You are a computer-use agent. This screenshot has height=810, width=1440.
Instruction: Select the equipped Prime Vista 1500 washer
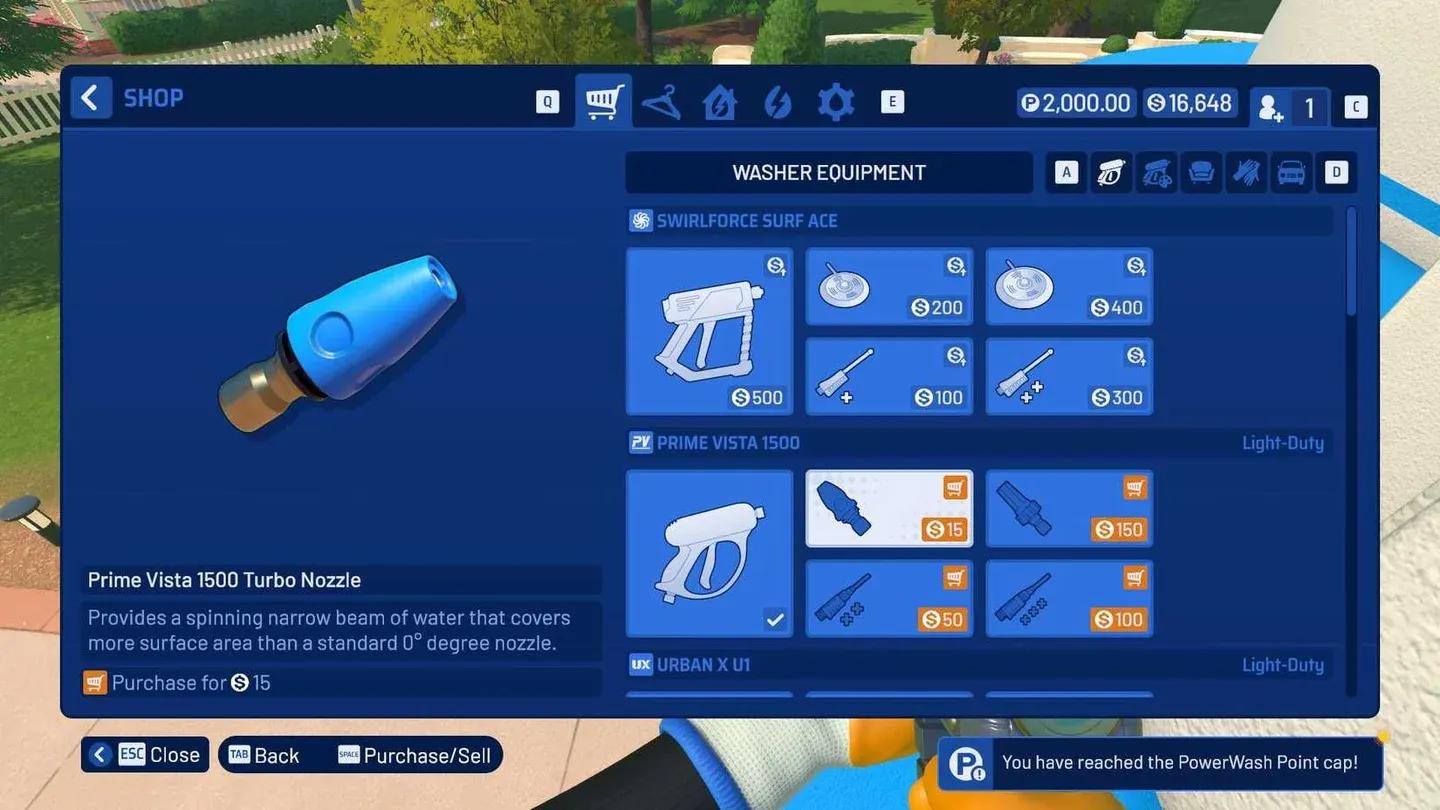[x=709, y=552]
